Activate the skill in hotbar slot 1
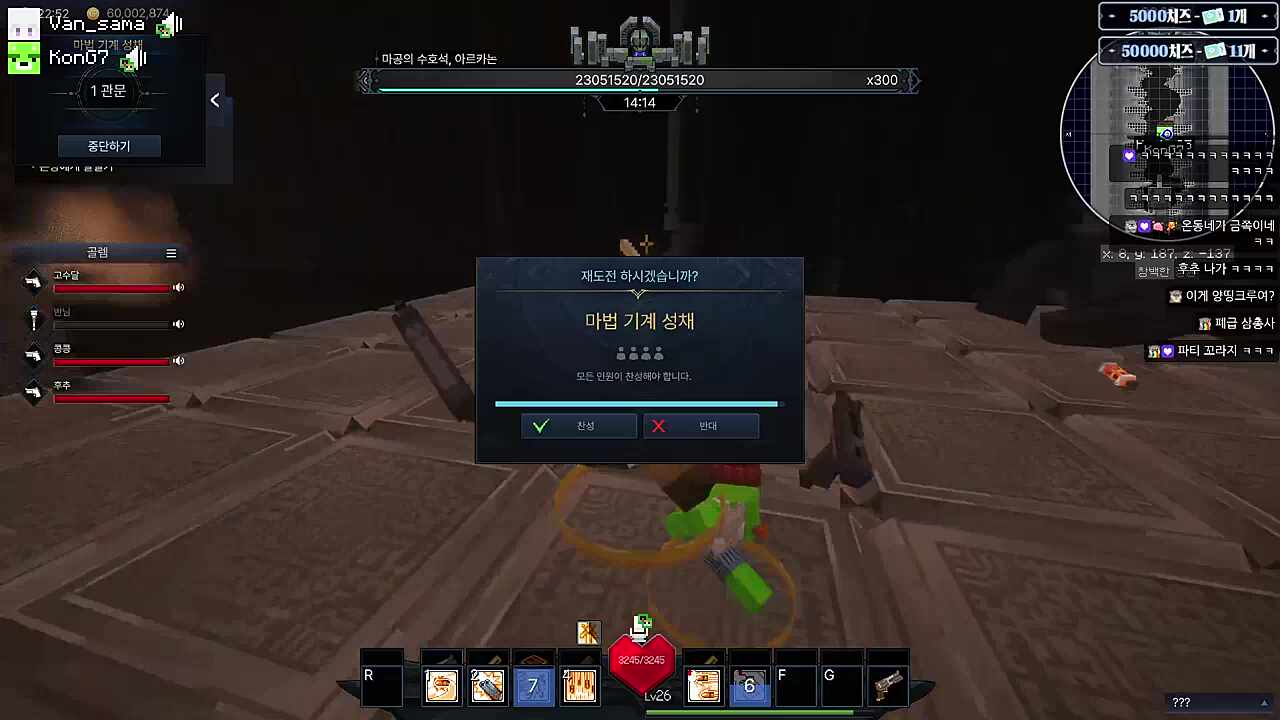This screenshot has width=1280, height=720. [x=442, y=686]
